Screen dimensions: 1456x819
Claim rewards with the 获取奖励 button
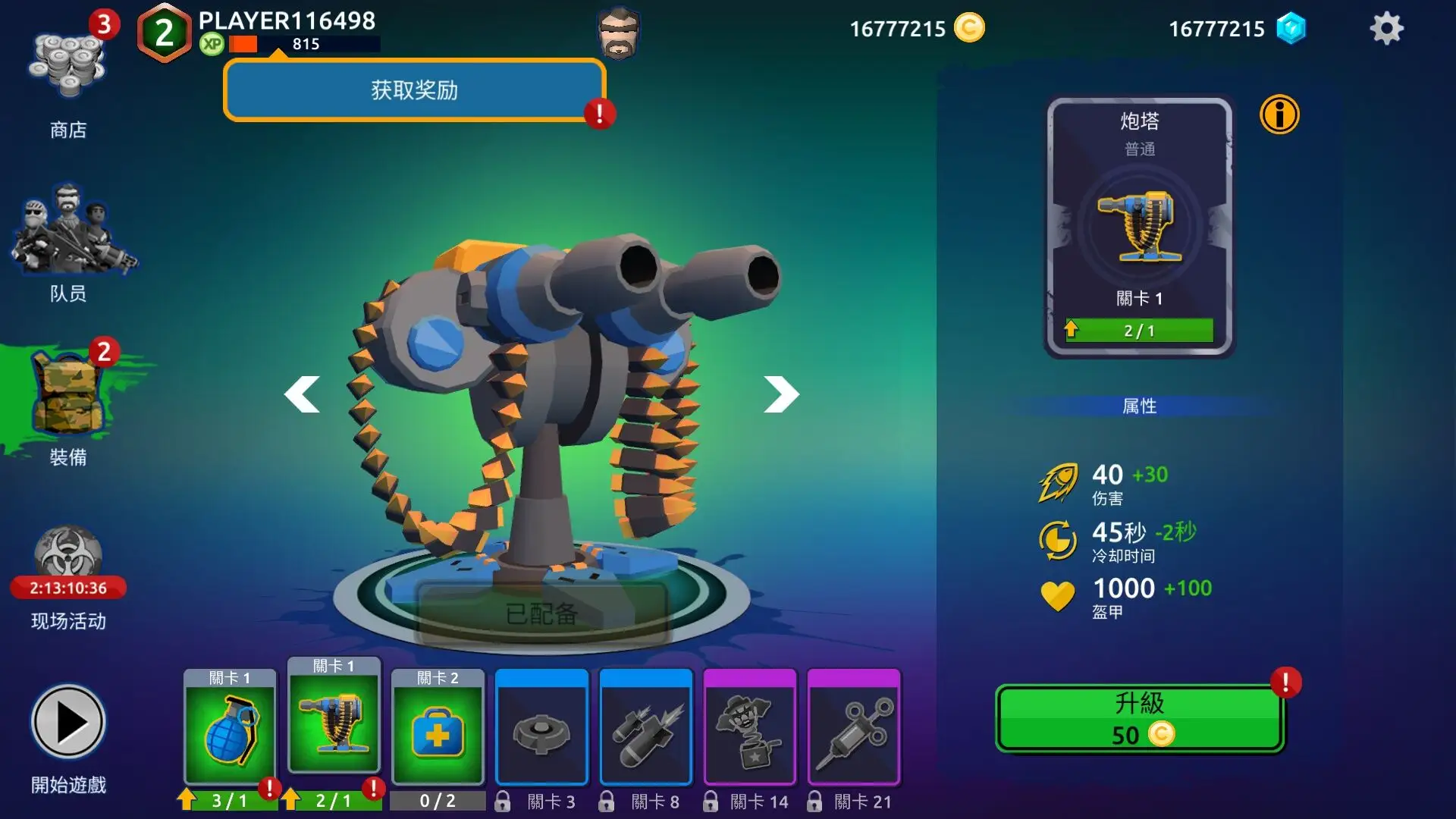click(x=414, y=90)
